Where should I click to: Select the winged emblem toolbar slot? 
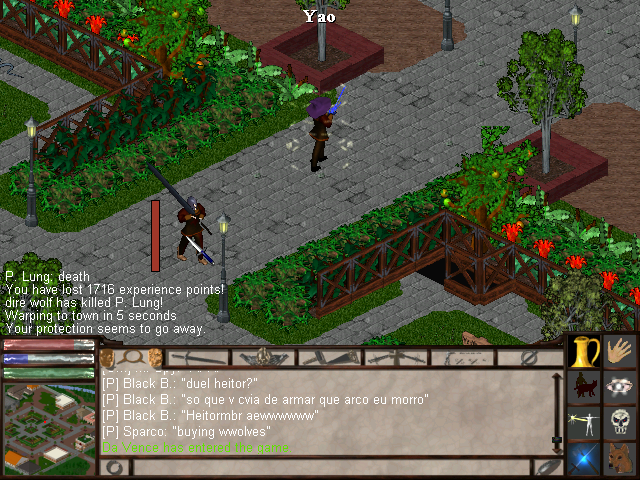point(264,357)
